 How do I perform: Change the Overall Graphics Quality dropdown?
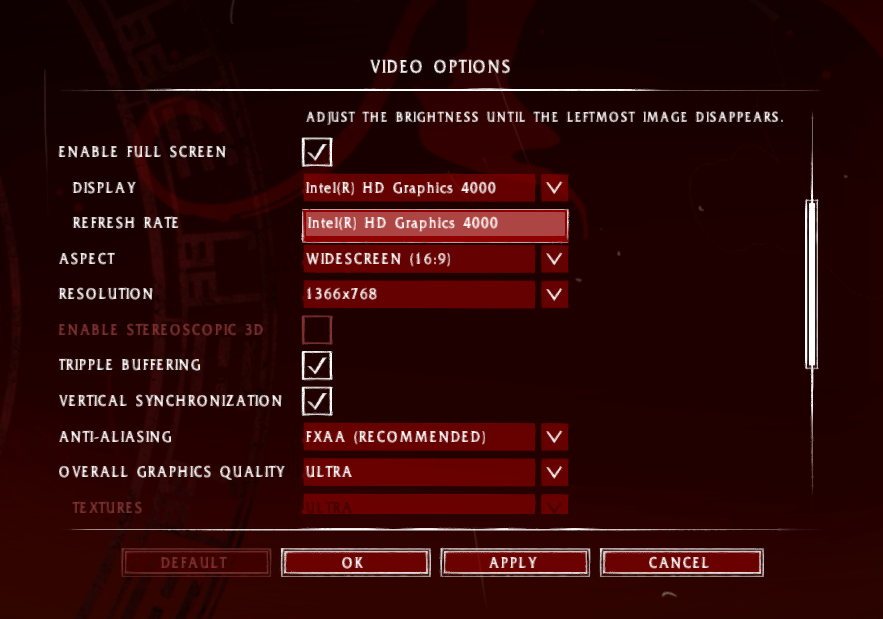pos(554,472)
